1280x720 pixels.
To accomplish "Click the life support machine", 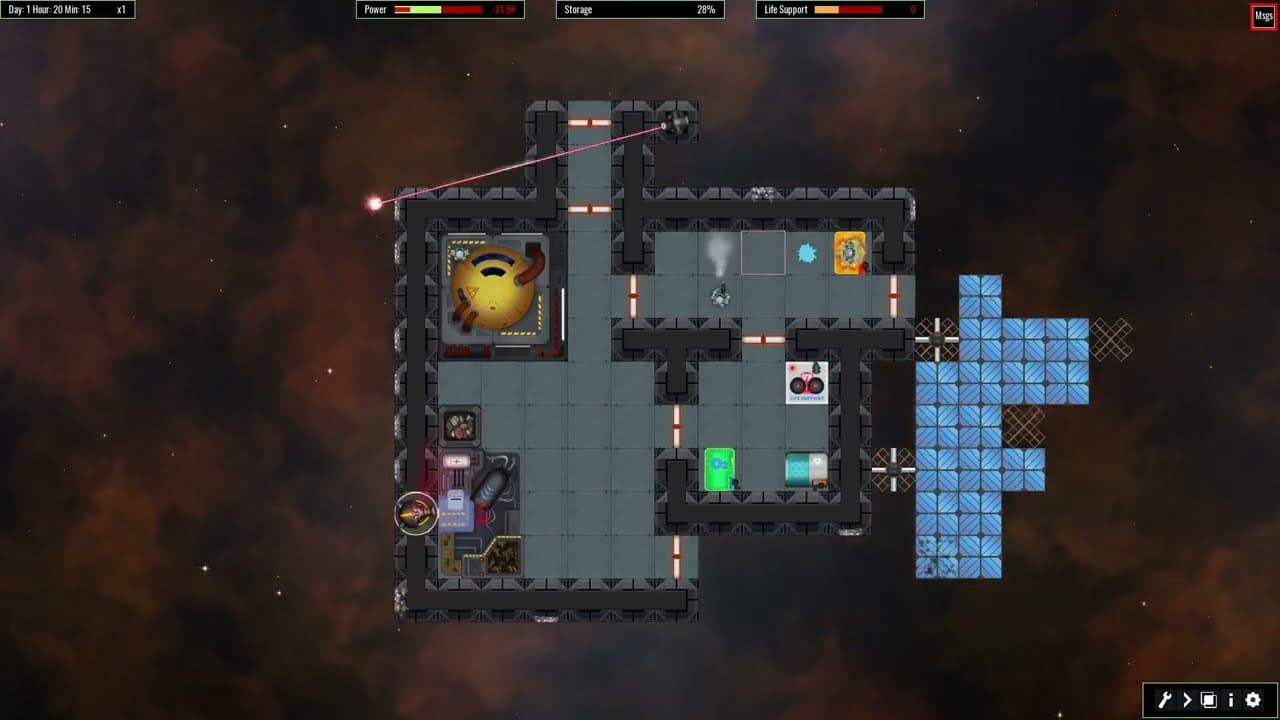I will 805,383.
